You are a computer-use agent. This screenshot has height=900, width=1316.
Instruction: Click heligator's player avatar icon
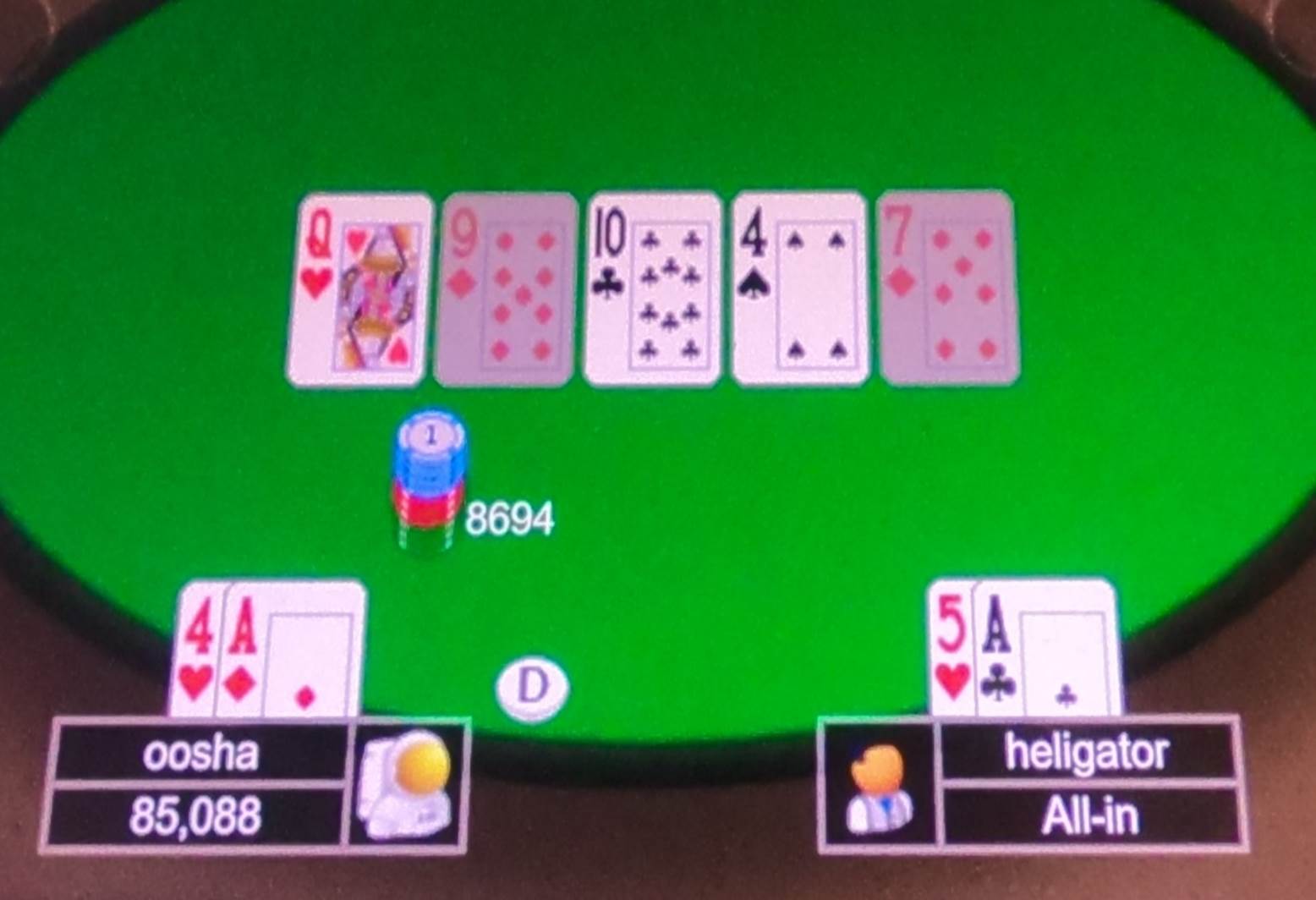point(880,788)
